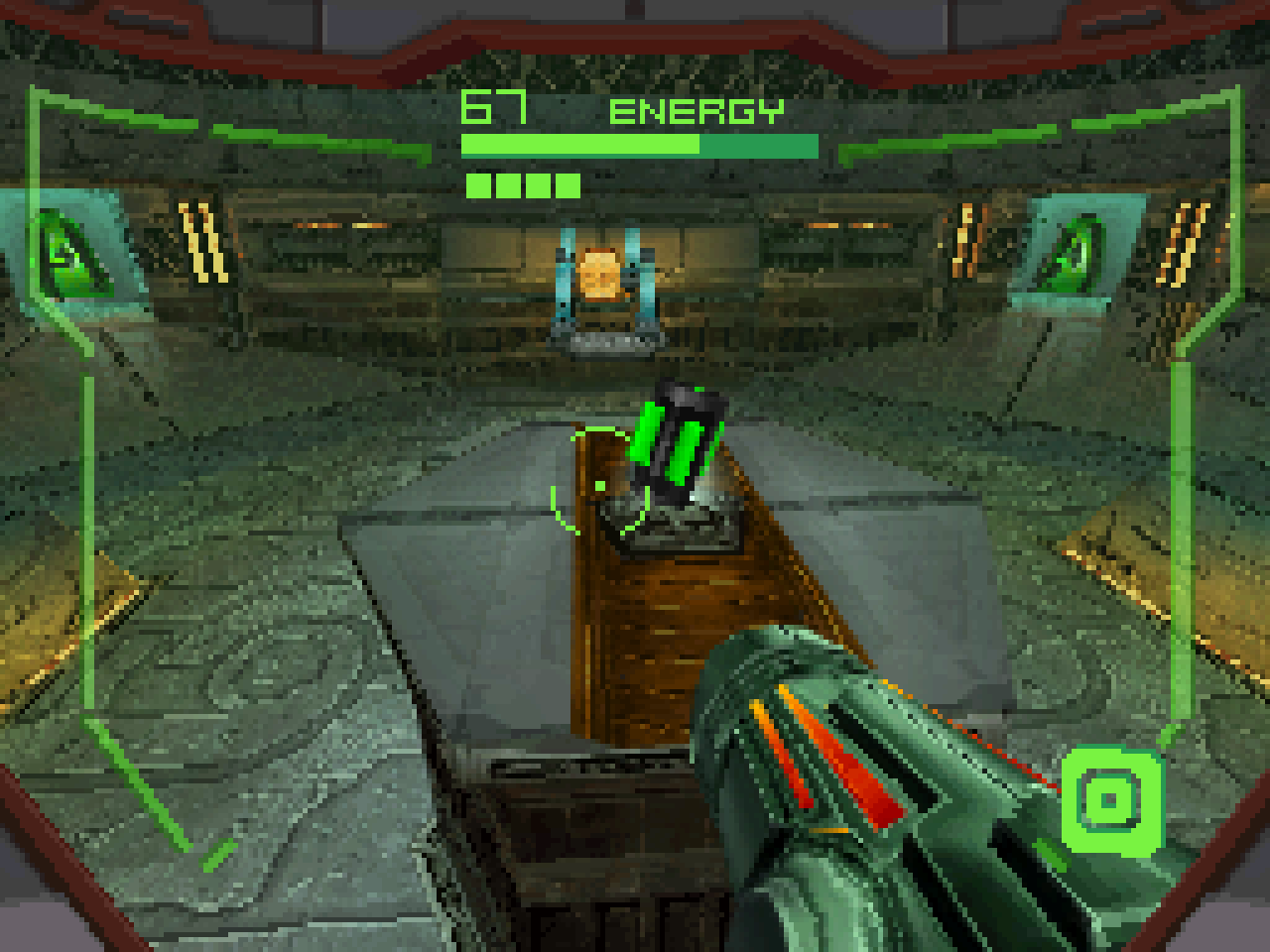Click the ENERGY label text

click(698, 110)
